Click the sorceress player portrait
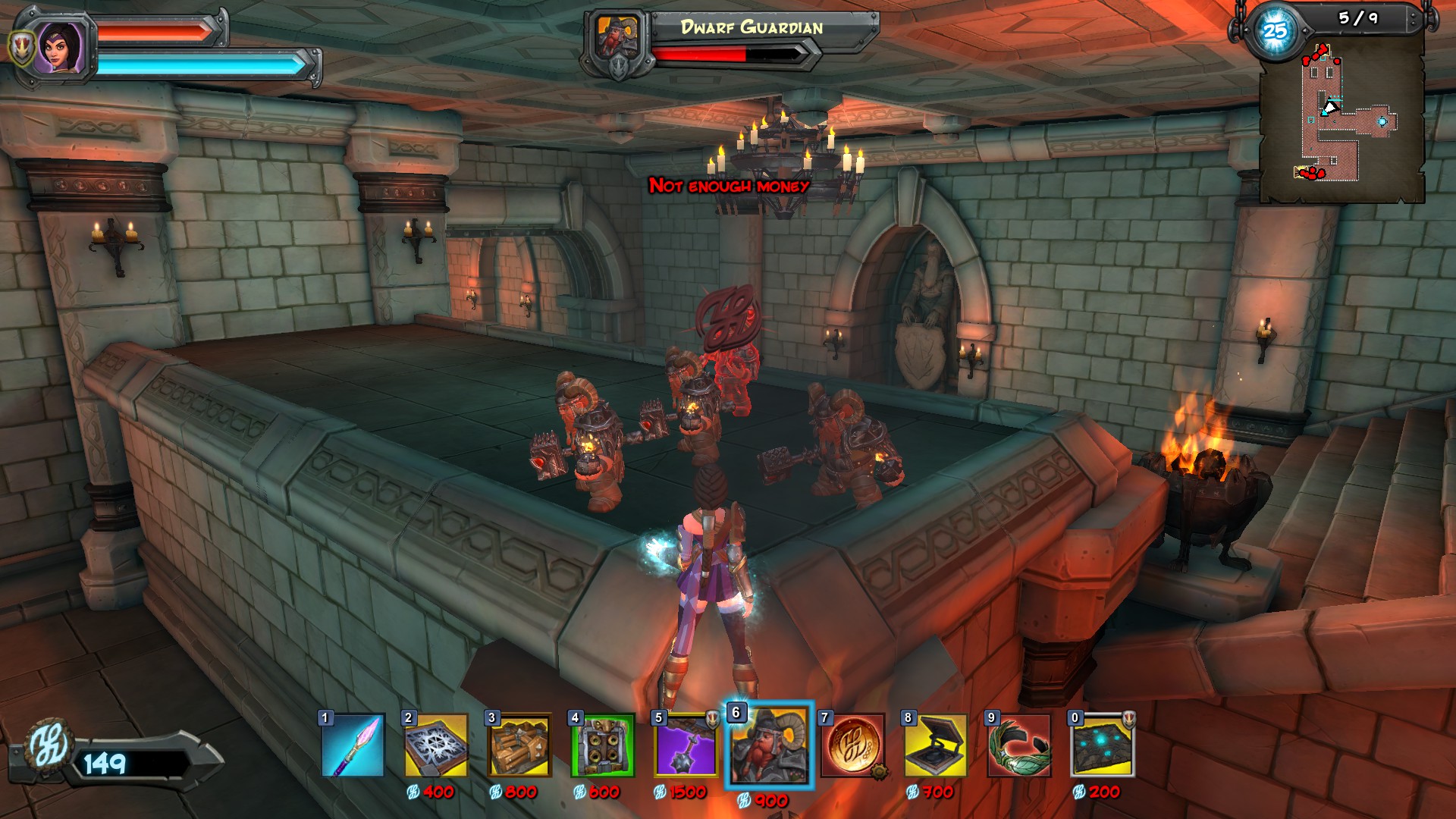This screenshot has width=1456, height=819. pyautogui.click(x=61, y=47)
